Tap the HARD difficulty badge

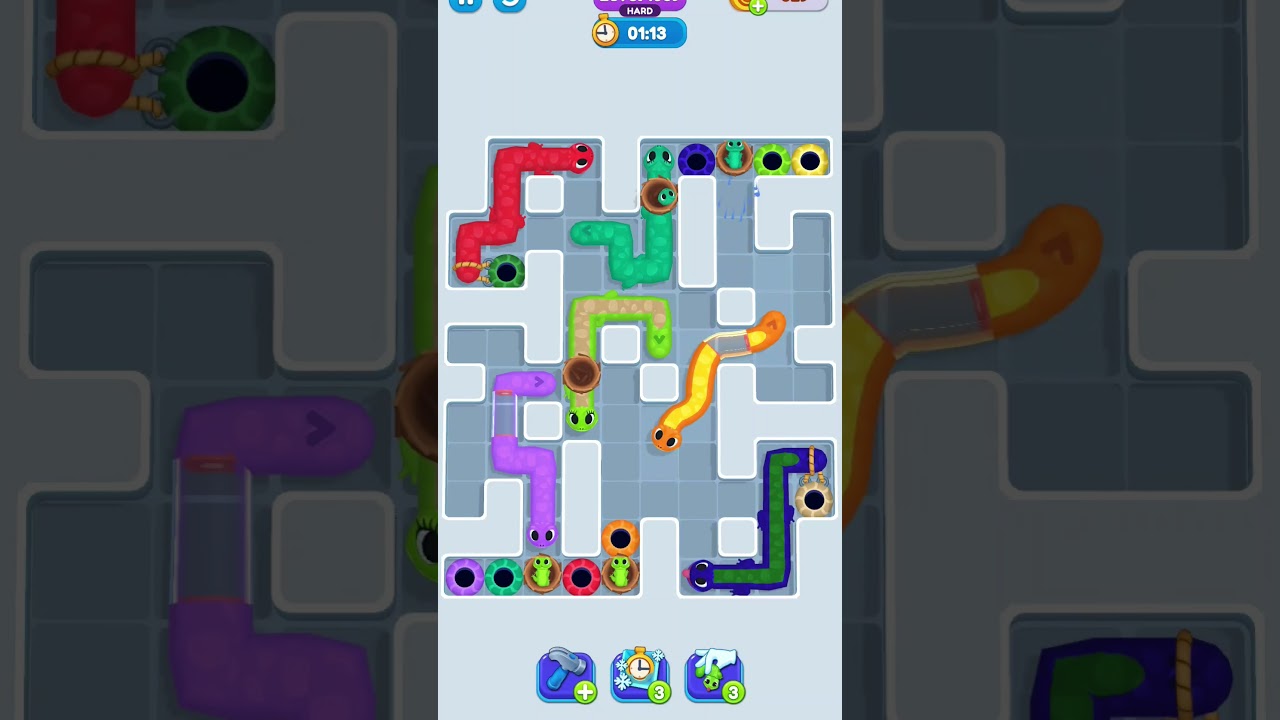[640, 8]
